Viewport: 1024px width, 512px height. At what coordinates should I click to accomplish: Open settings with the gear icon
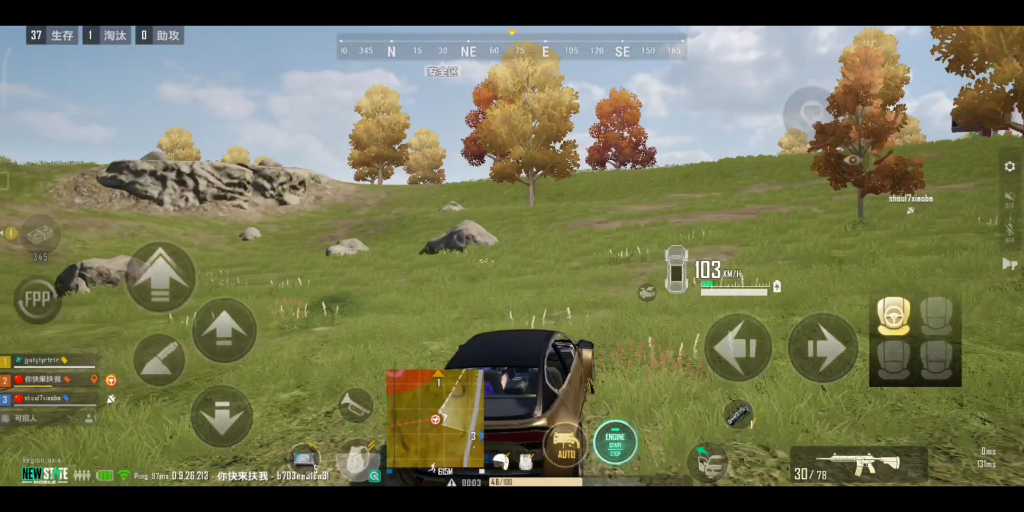pos(1009,166)
